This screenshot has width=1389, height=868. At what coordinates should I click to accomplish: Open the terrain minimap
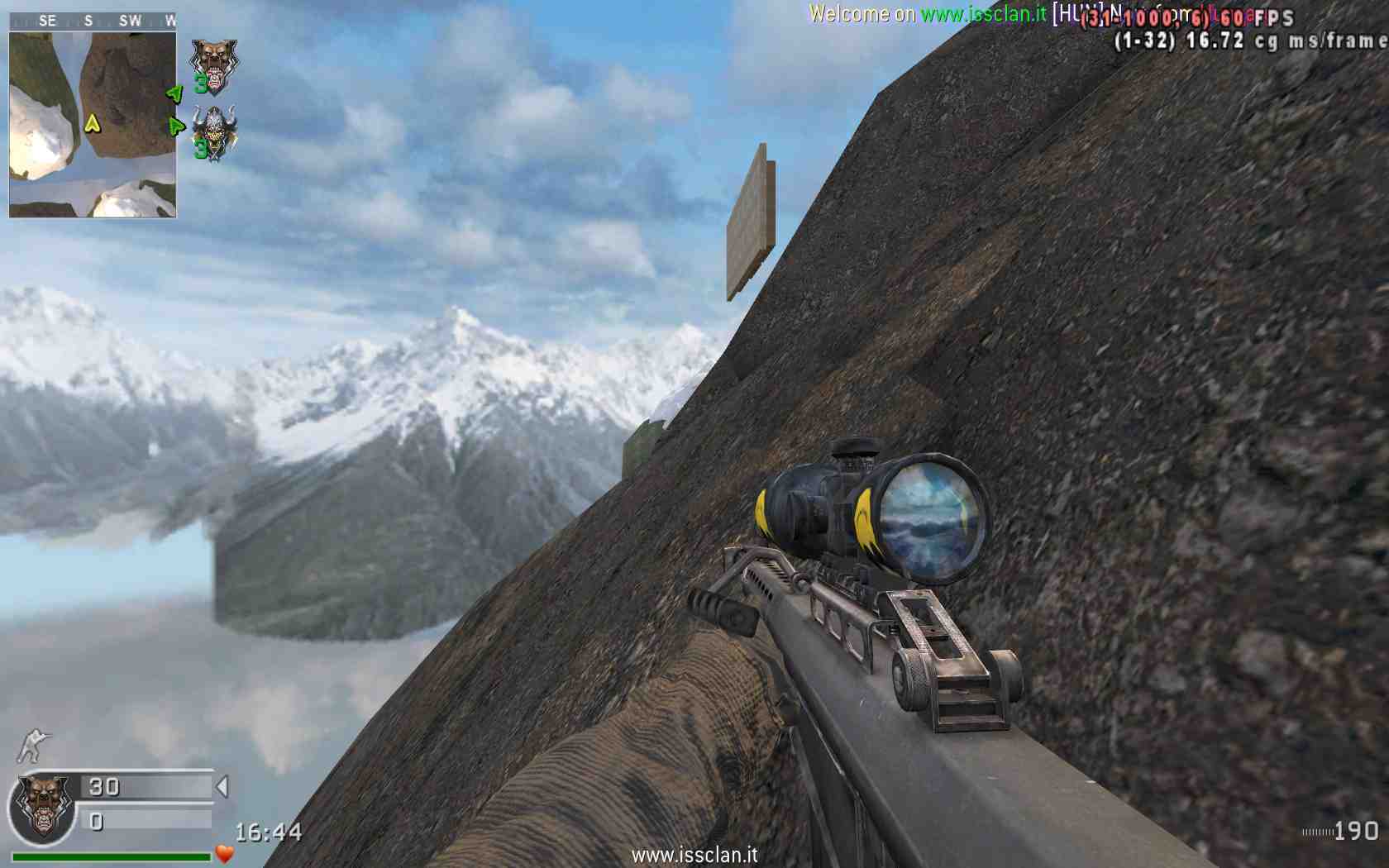click(93, 124)
